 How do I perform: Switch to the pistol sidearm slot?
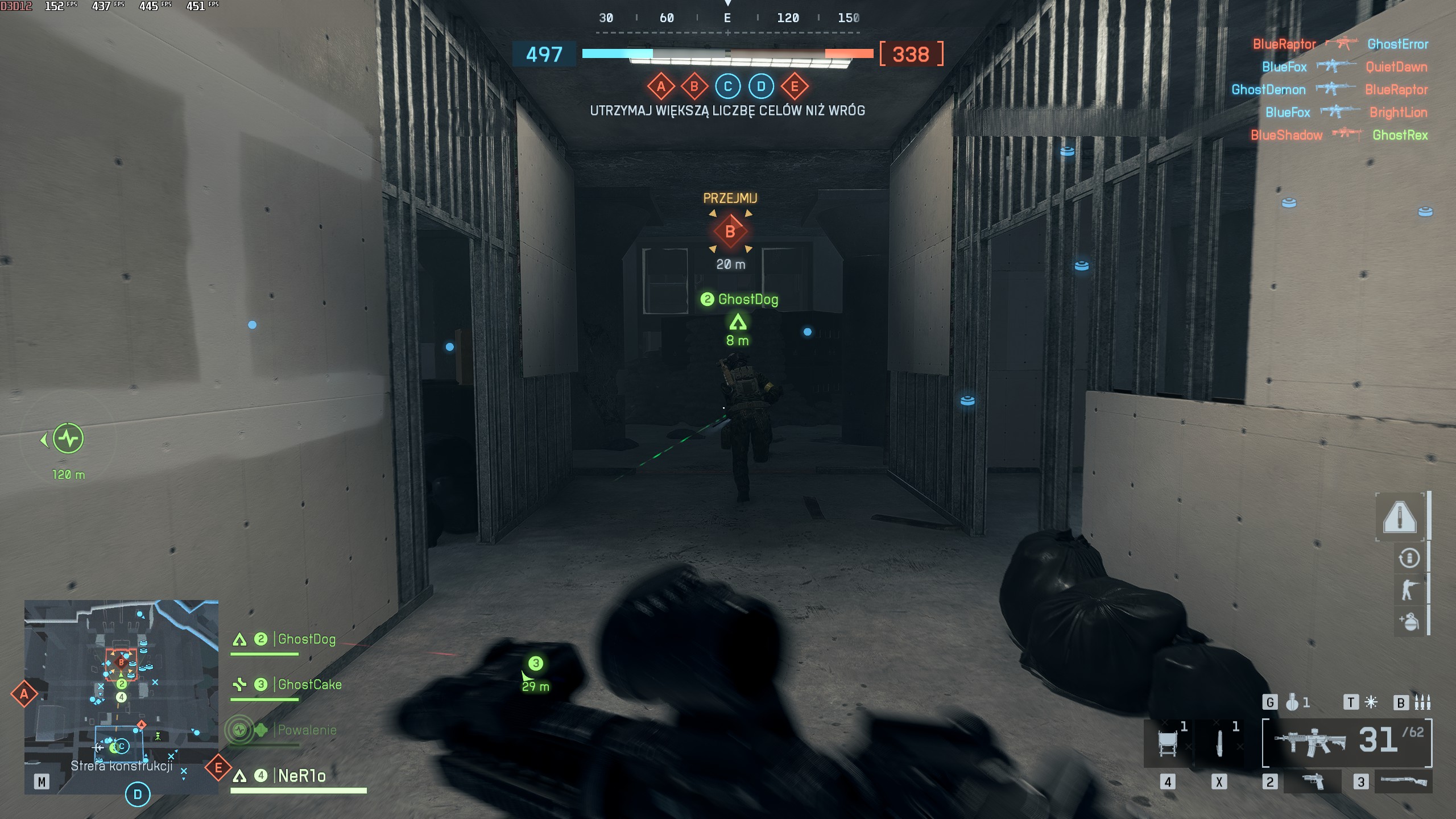coord(1312,782)
